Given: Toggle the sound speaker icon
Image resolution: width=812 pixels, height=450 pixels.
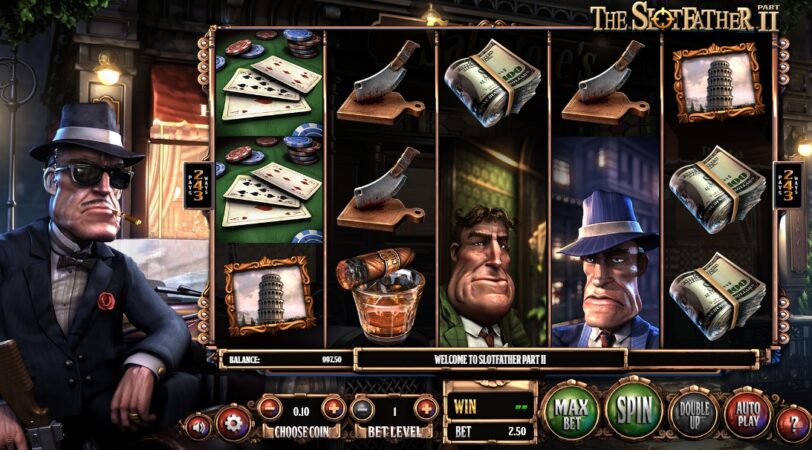Looking at the screenshot, I should coord(198,426).
